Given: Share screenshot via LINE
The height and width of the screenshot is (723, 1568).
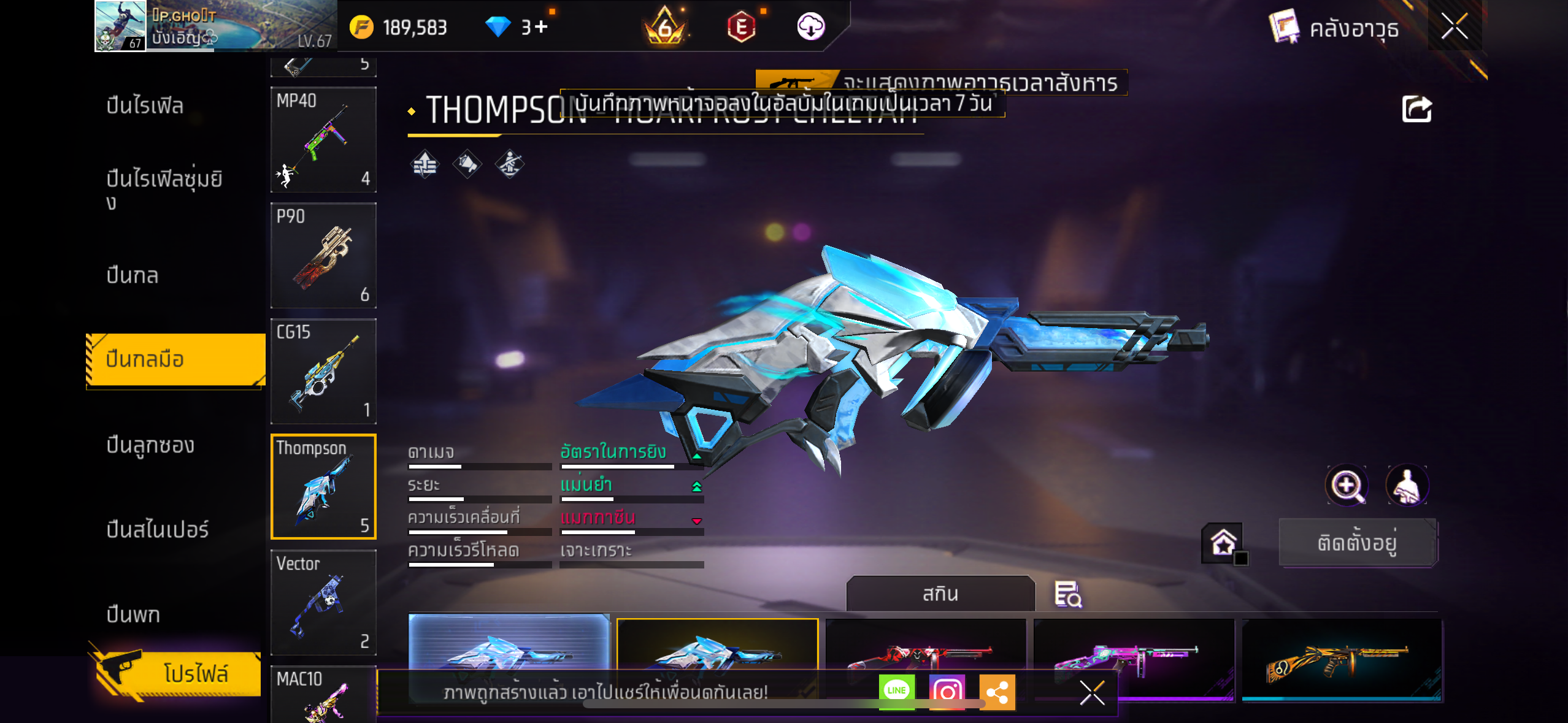Looking at the screenshot, I should coord(896,691).
